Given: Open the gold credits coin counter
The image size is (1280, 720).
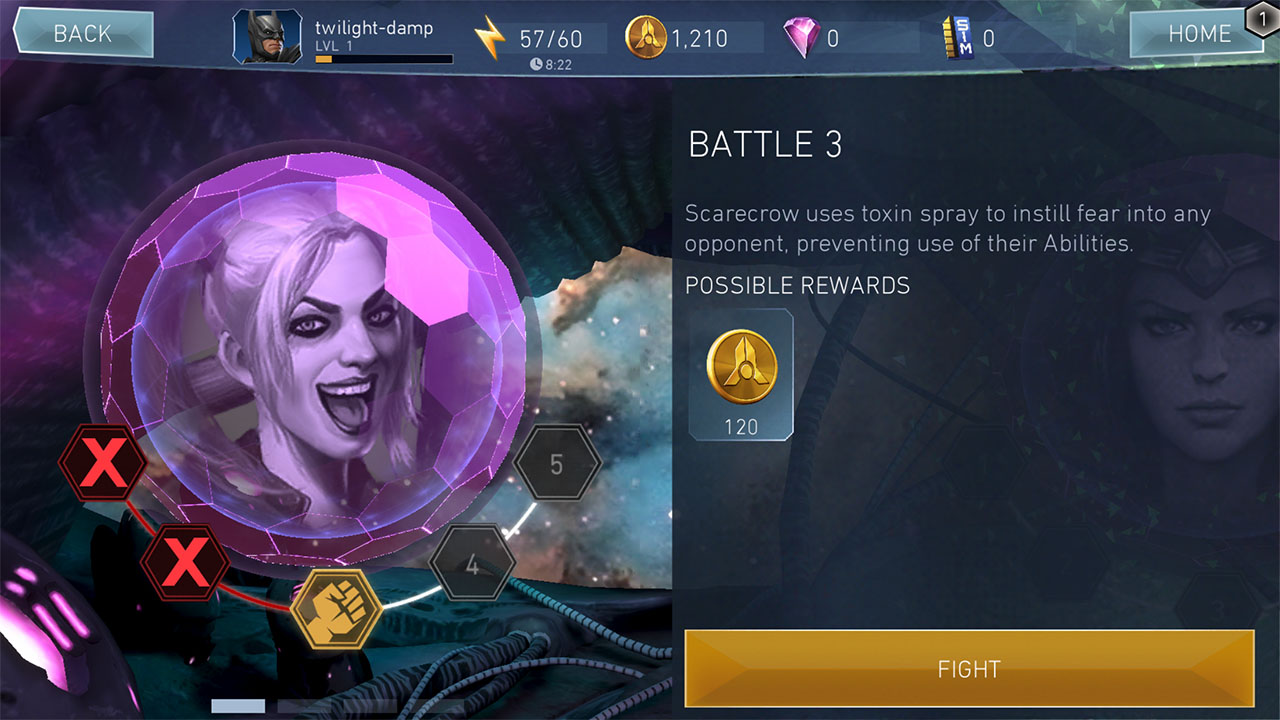Looking at the screenshot, I should pyautogui.click(x=645, y=38).
